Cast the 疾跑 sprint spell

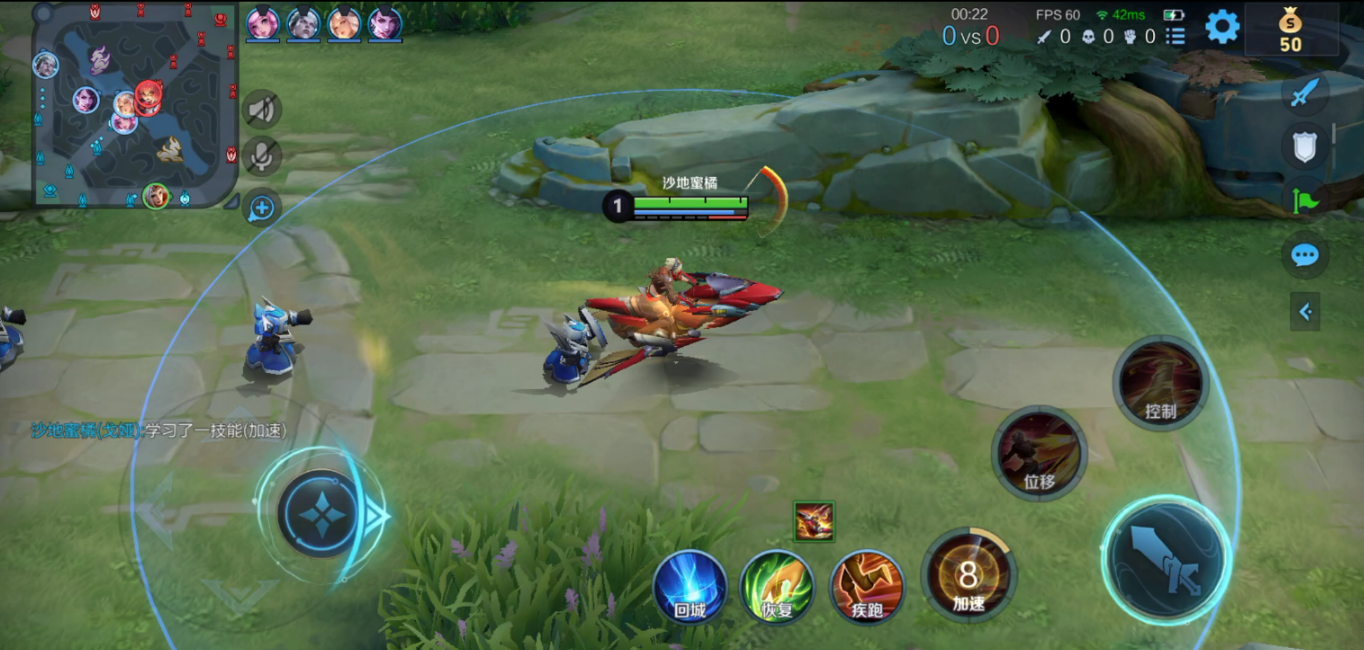[867, 586]
